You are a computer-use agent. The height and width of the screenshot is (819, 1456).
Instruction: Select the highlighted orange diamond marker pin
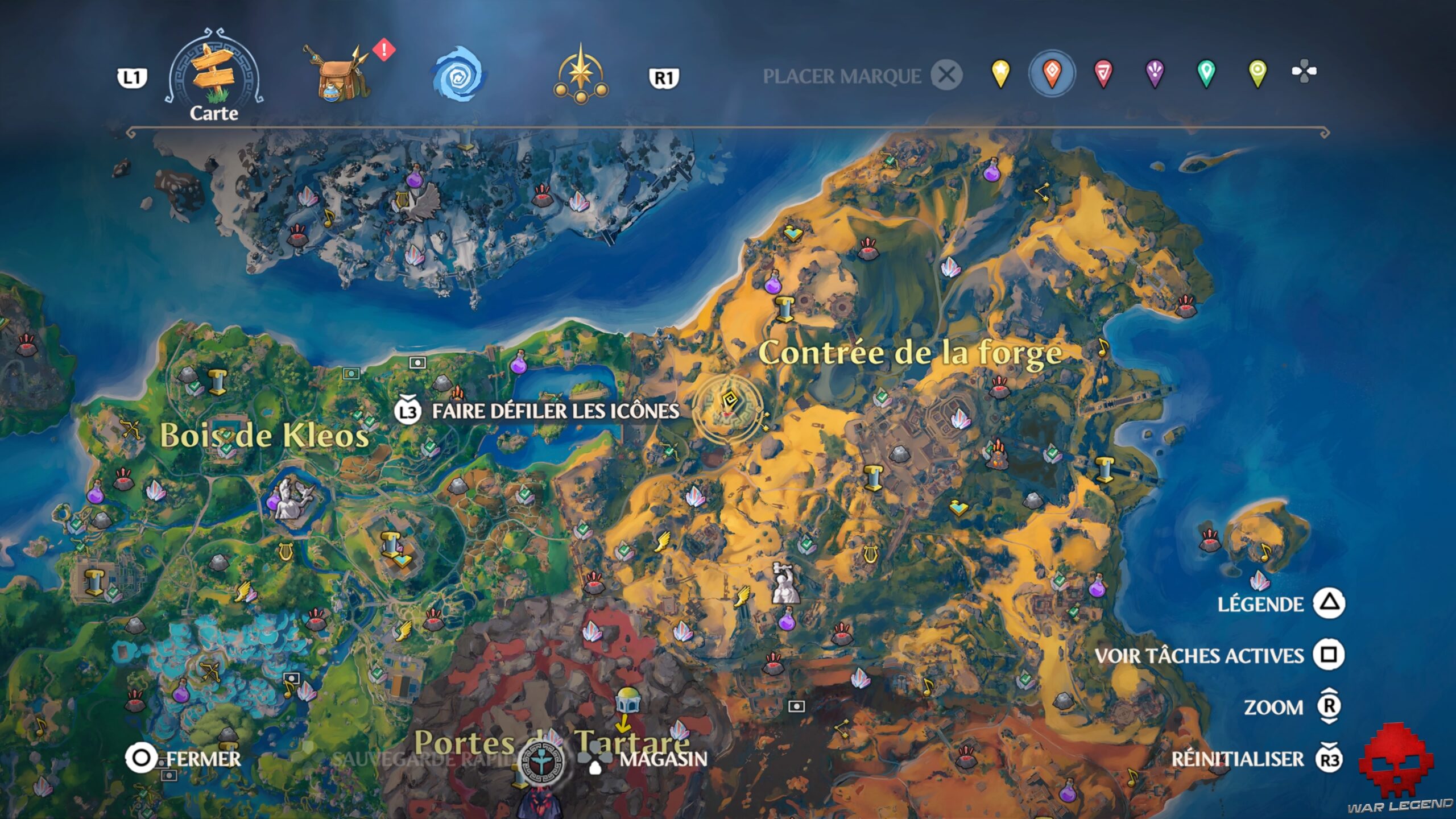coord(1053,73)
